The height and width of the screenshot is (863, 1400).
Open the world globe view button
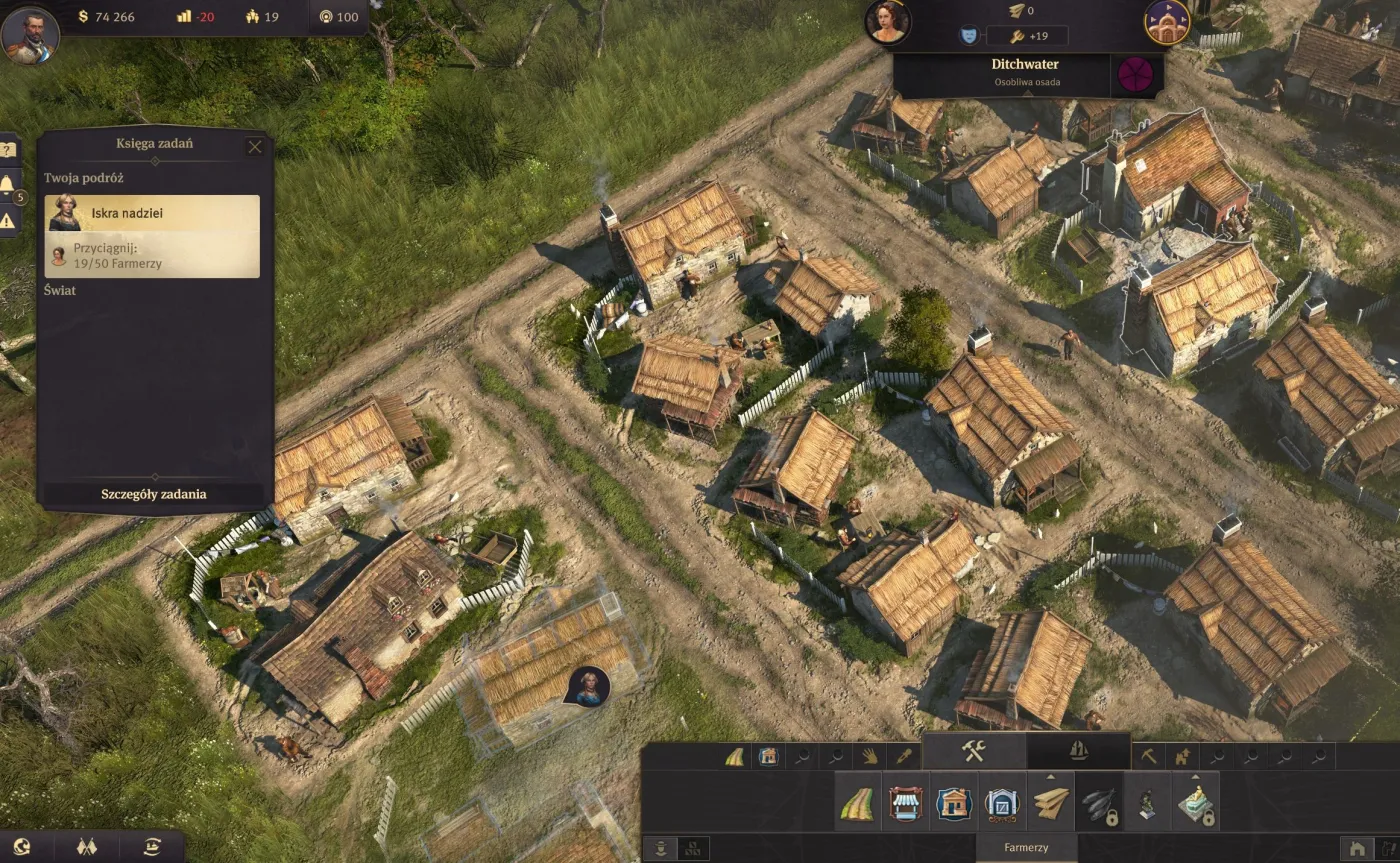(22, 847)
